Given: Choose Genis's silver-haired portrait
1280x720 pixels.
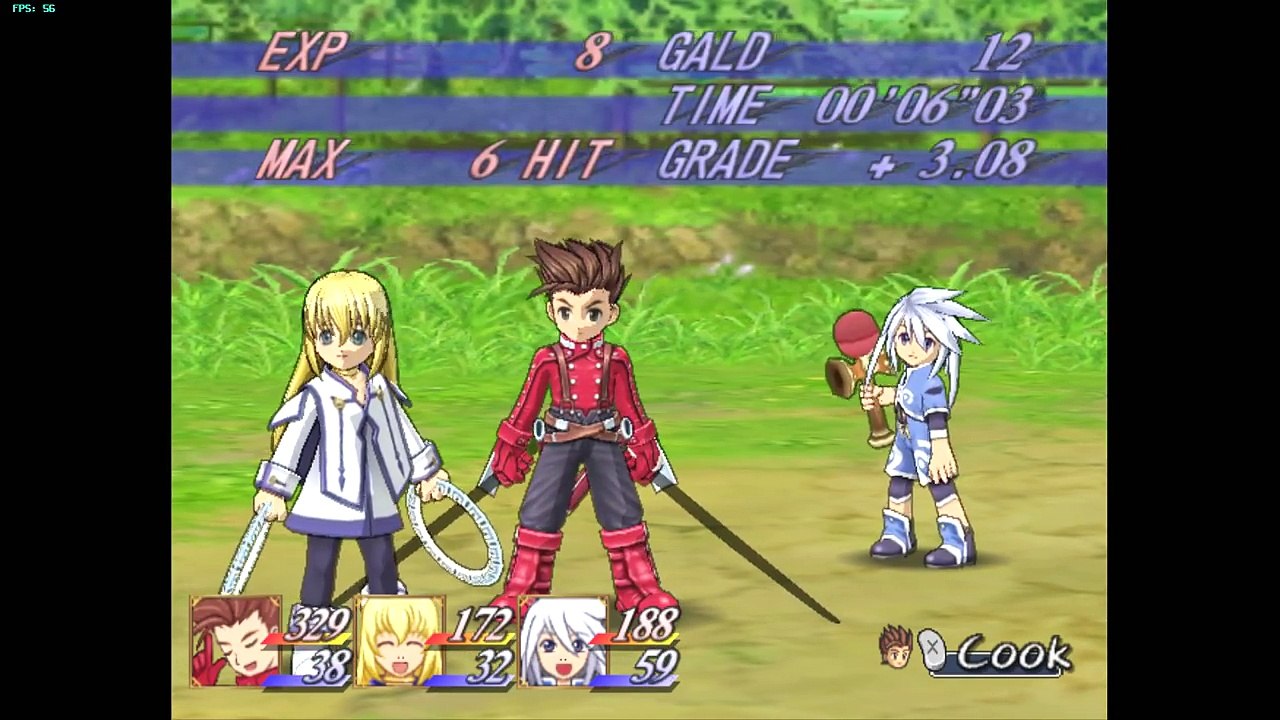Looking at the screenshot, I should coord(563,641).
